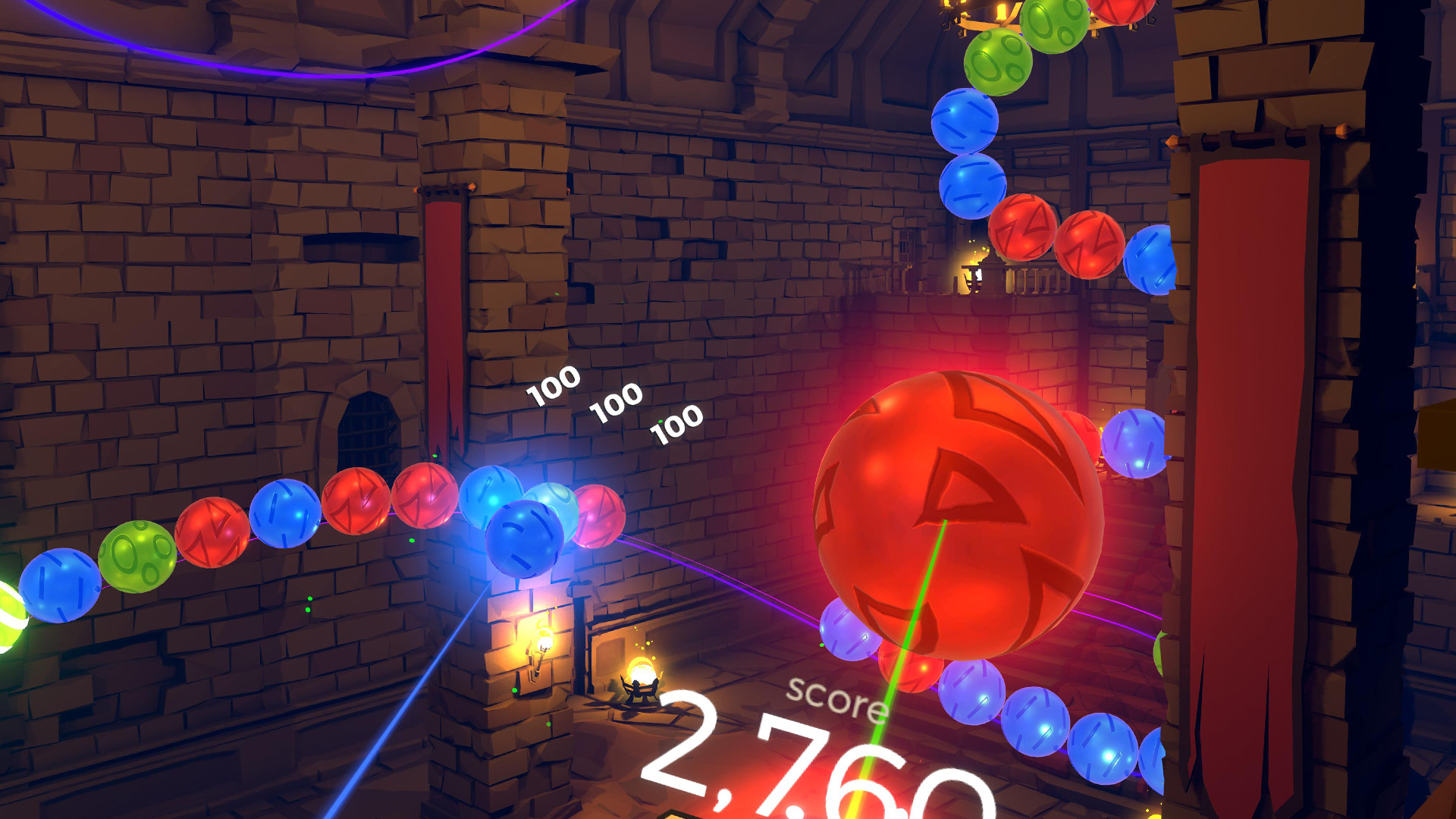This screenshot has height=819, width=1456.
Task: Toggle the lit torch on the pillar
Action: [x=542, y=641]
